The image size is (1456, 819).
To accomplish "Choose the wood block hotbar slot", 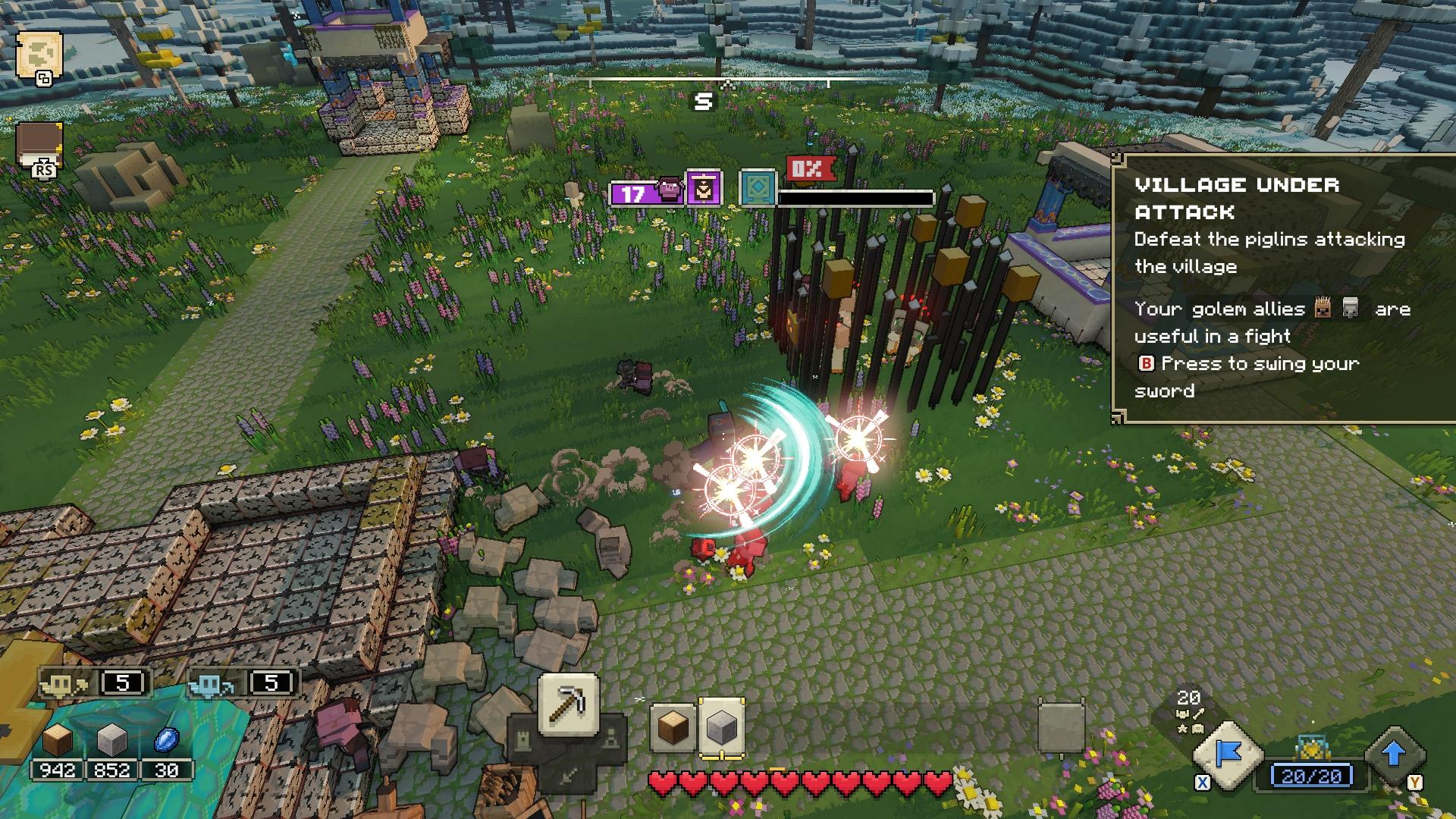I will pyautogui.click(x=673, y=728).
